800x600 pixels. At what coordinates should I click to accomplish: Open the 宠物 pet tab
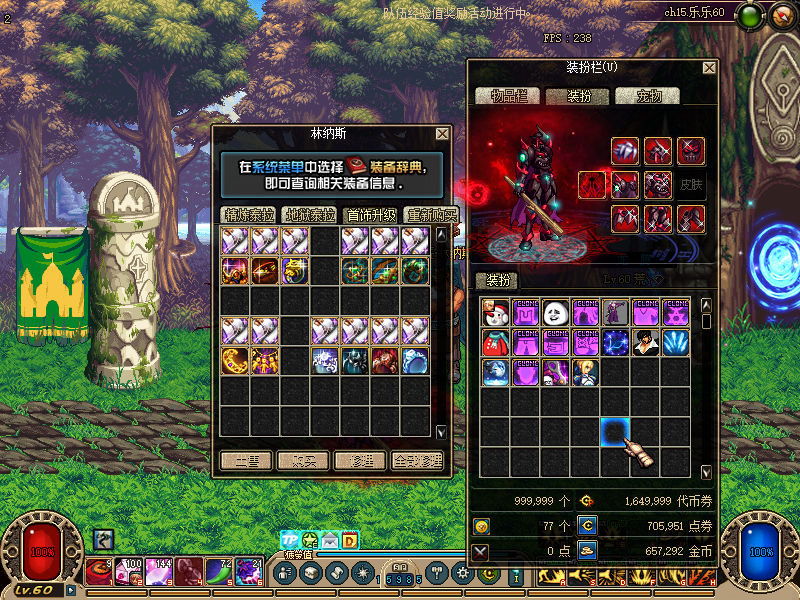pyautogui.click(x=647, y=96)
